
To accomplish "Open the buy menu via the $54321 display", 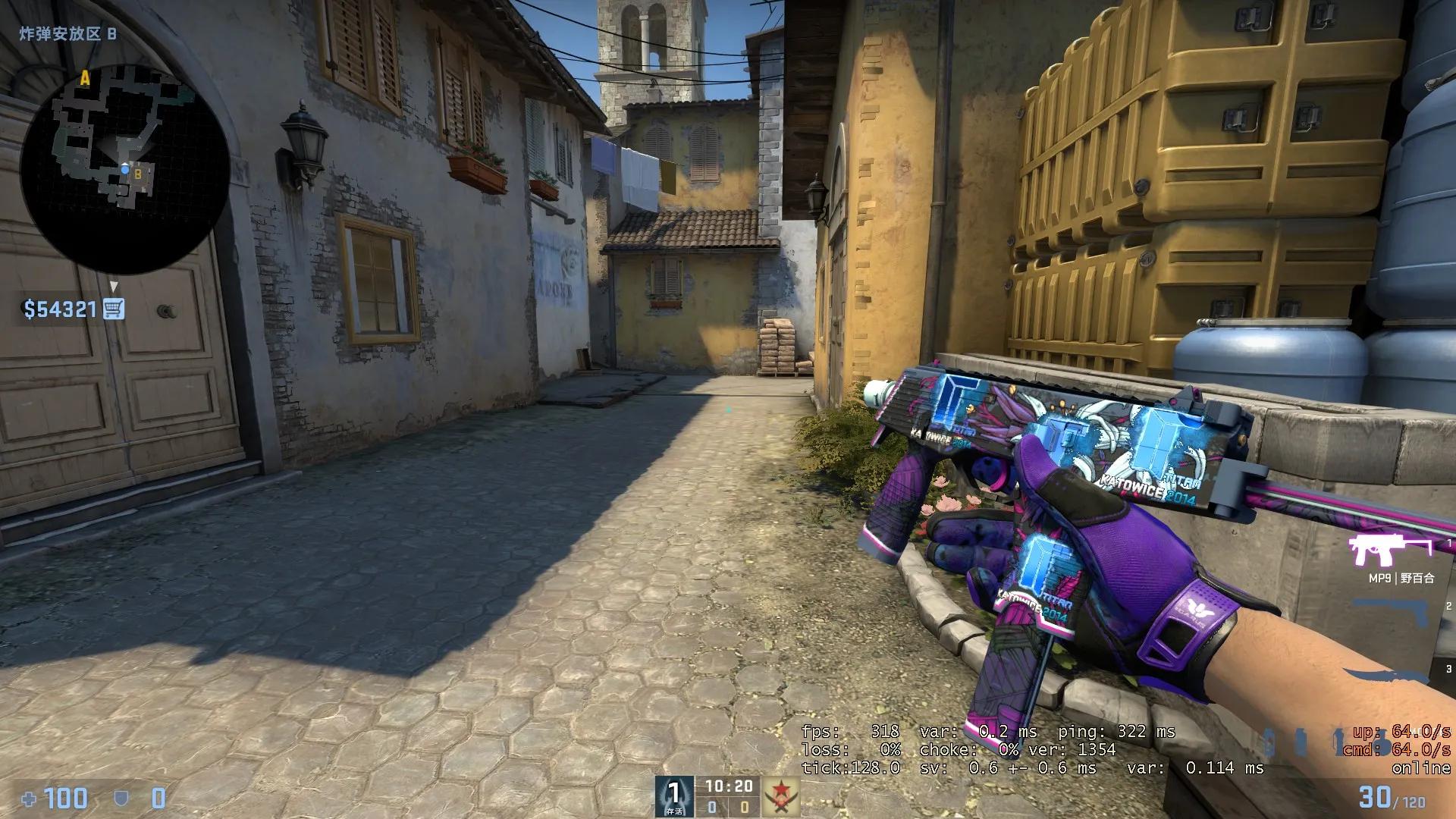I will (x=61, y=308).
